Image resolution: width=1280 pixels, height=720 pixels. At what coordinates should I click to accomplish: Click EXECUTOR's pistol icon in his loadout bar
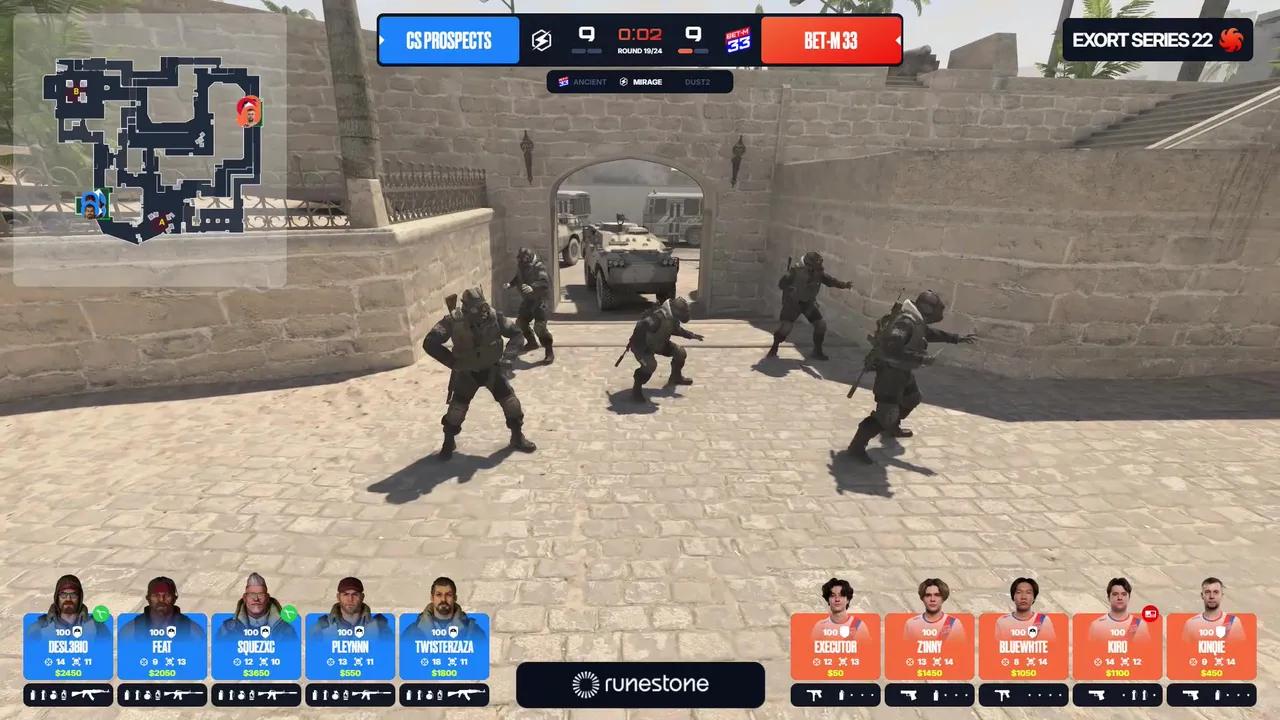point(815,696)
